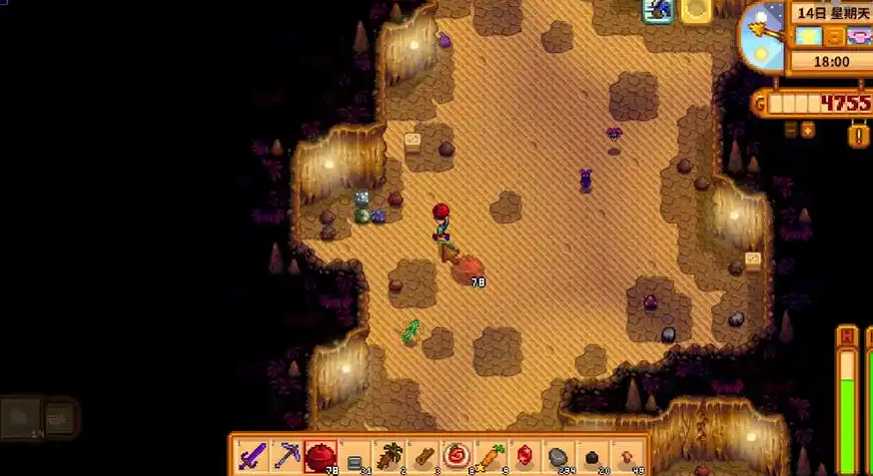Select the wood log hotbar slot
Image resolution: width=873 pixels, height=476 pixels.
click(x=422, y=457)
